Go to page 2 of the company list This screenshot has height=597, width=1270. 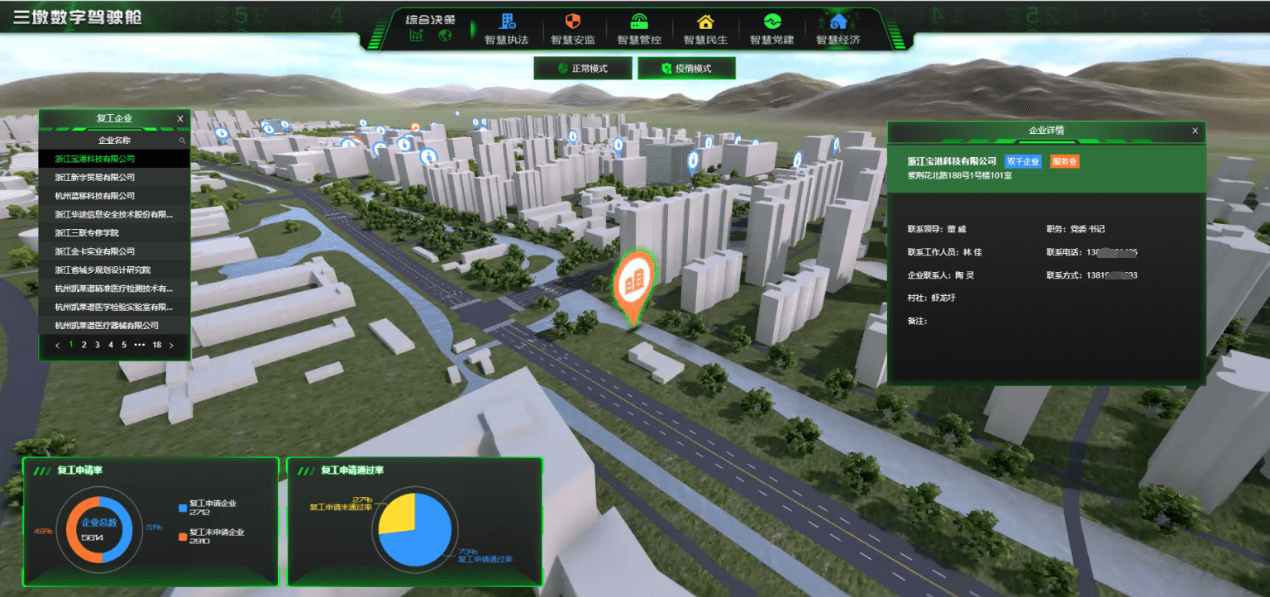(x=84, y=345)
